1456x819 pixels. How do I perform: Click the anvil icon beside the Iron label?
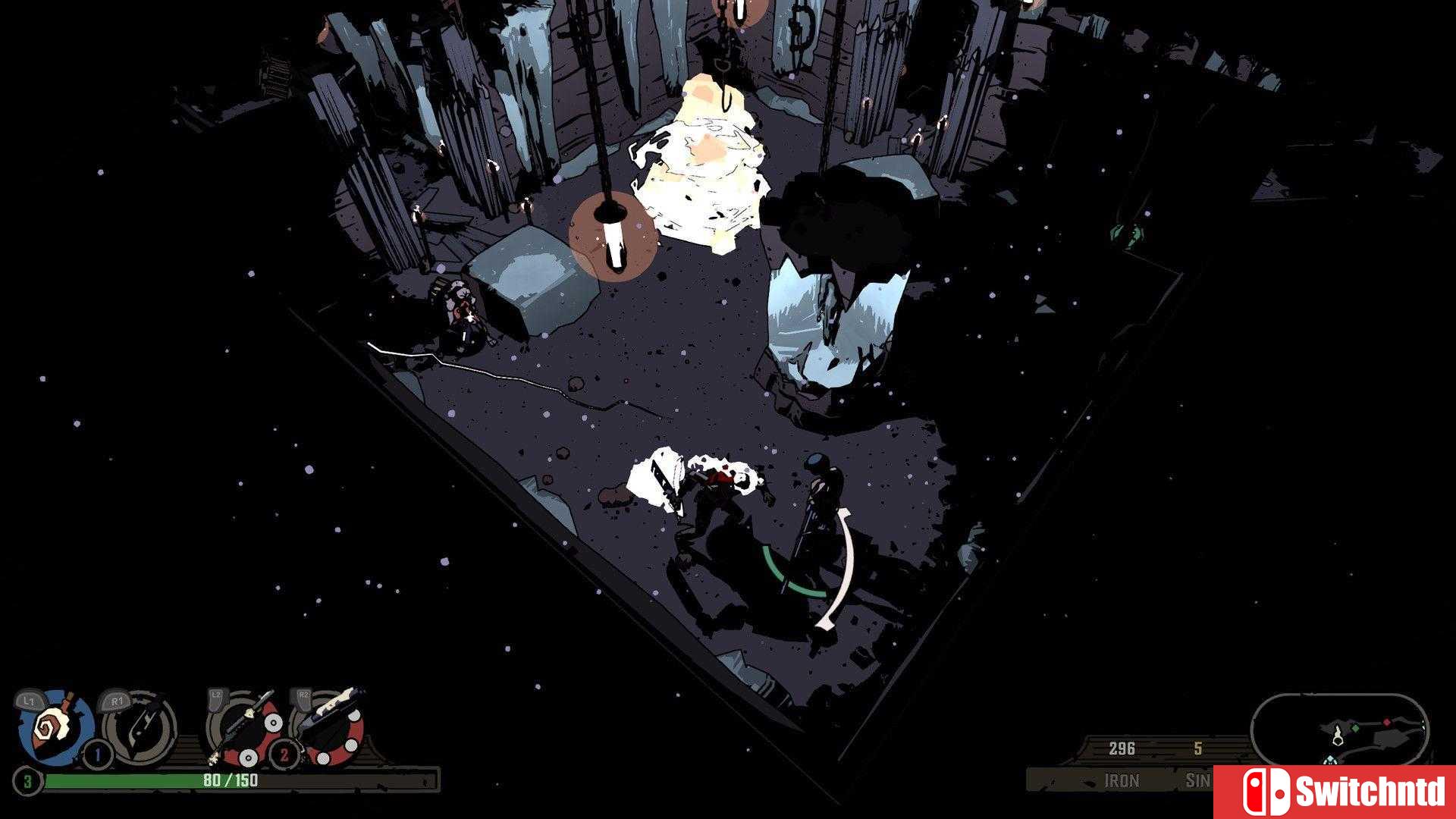pos(1087,782)
